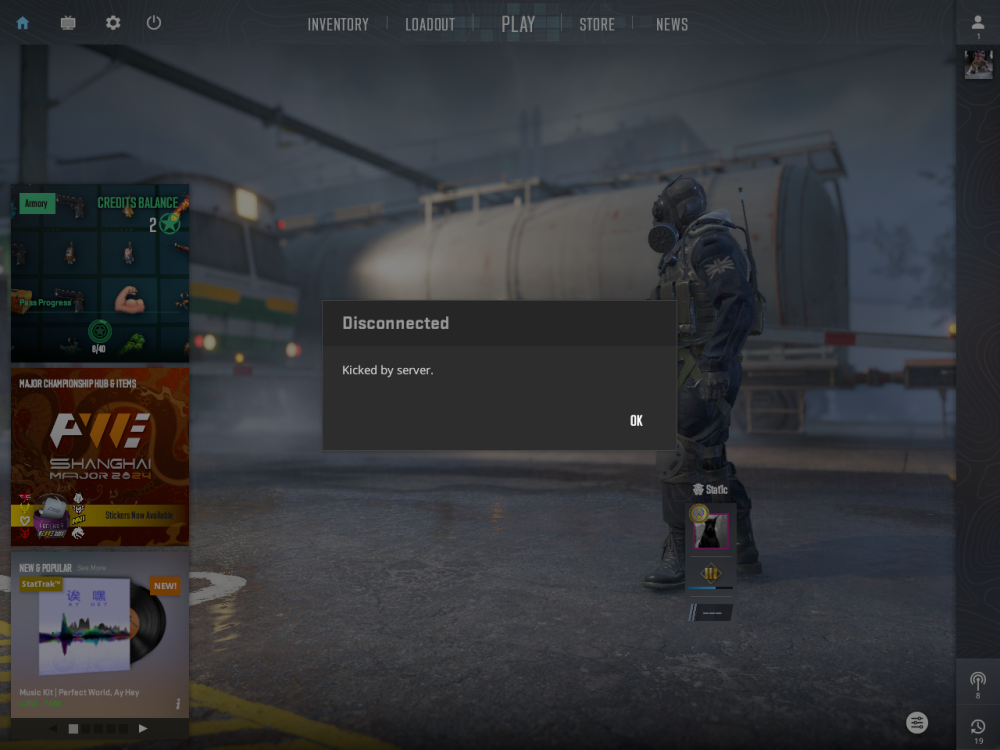Switch to the Inventory tab
The width and height of the screenshot is (1000, 750).
(x=338, y=25)
